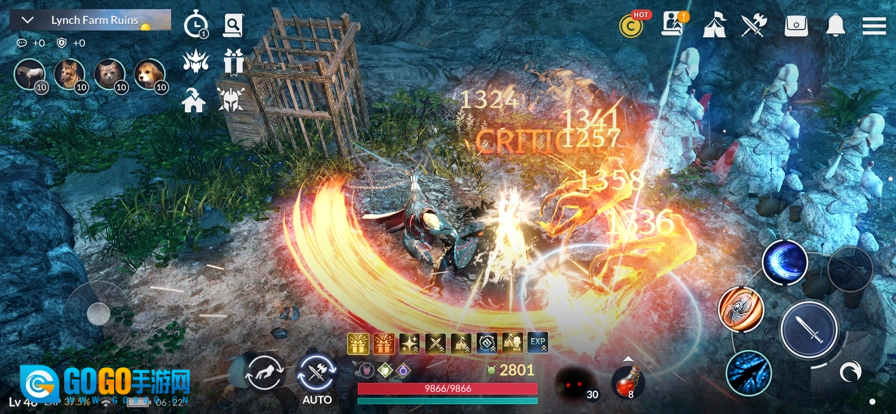
Task: Select the German shepherd pet portrait
Action: pyautogui.click(x=70, y=73)
